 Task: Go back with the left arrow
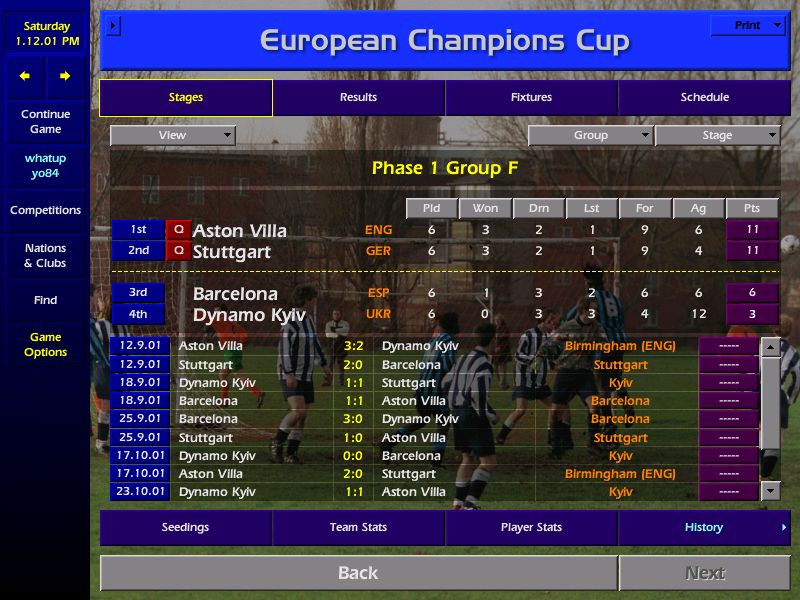pos(25,76)
